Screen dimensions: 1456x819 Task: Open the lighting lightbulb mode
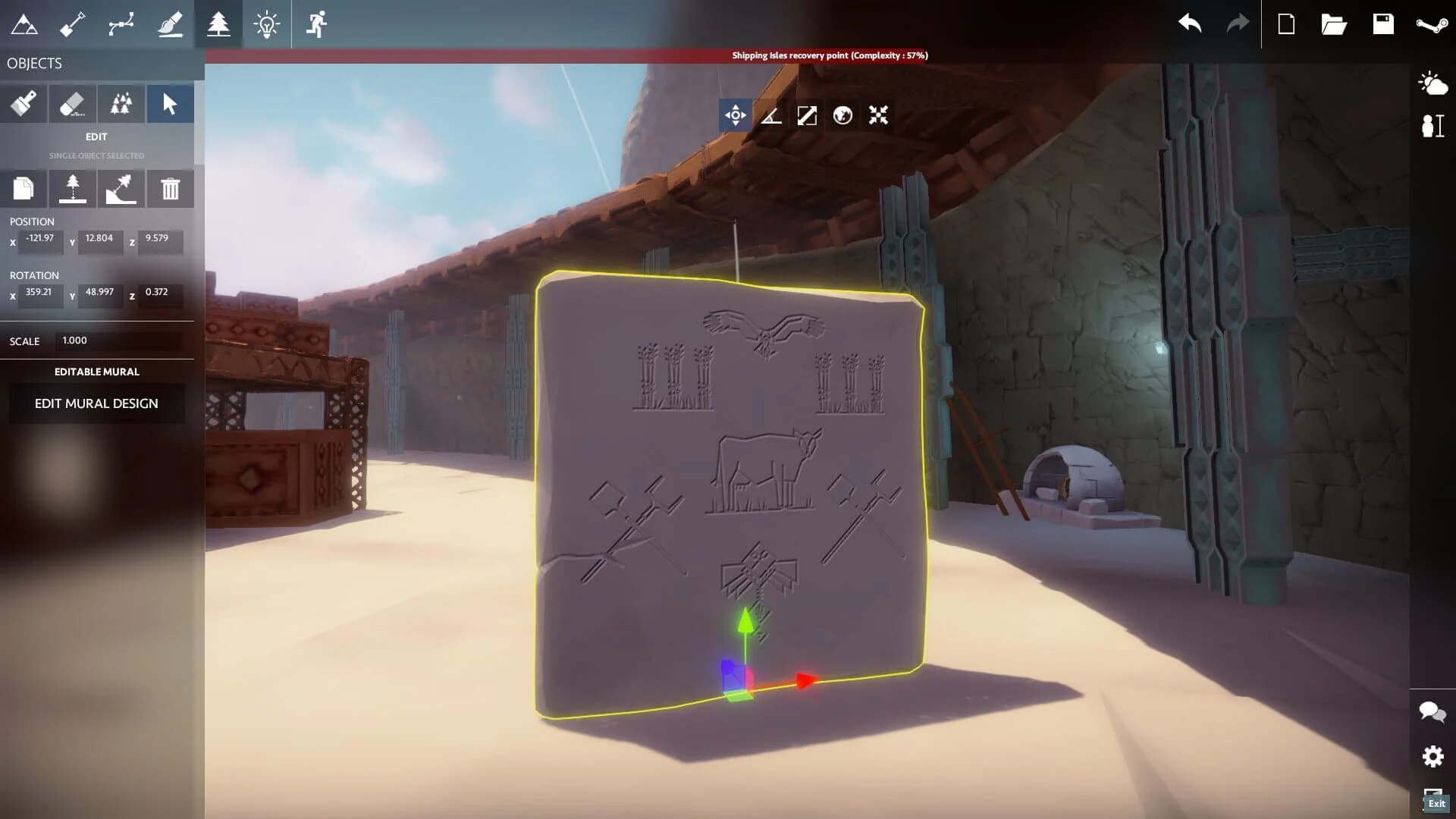(x=267, y=24)
